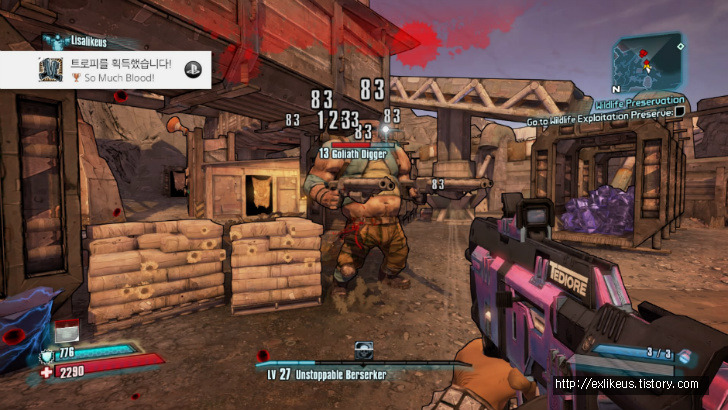The image size is (728, 410).
Task: Click the Lisalikeus player name tag
Action: coord(80,42)
